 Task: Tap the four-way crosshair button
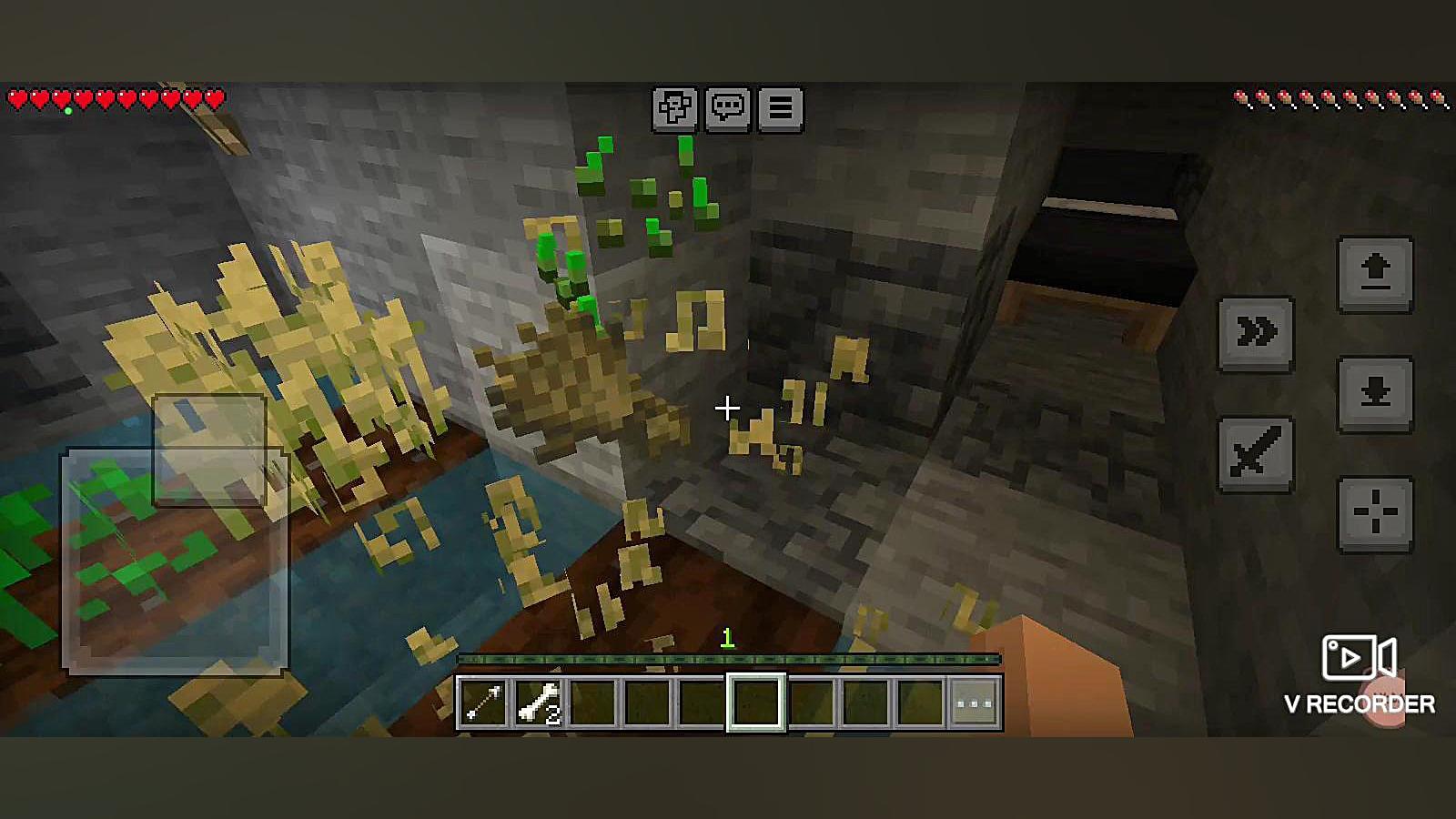[1375, 513]
